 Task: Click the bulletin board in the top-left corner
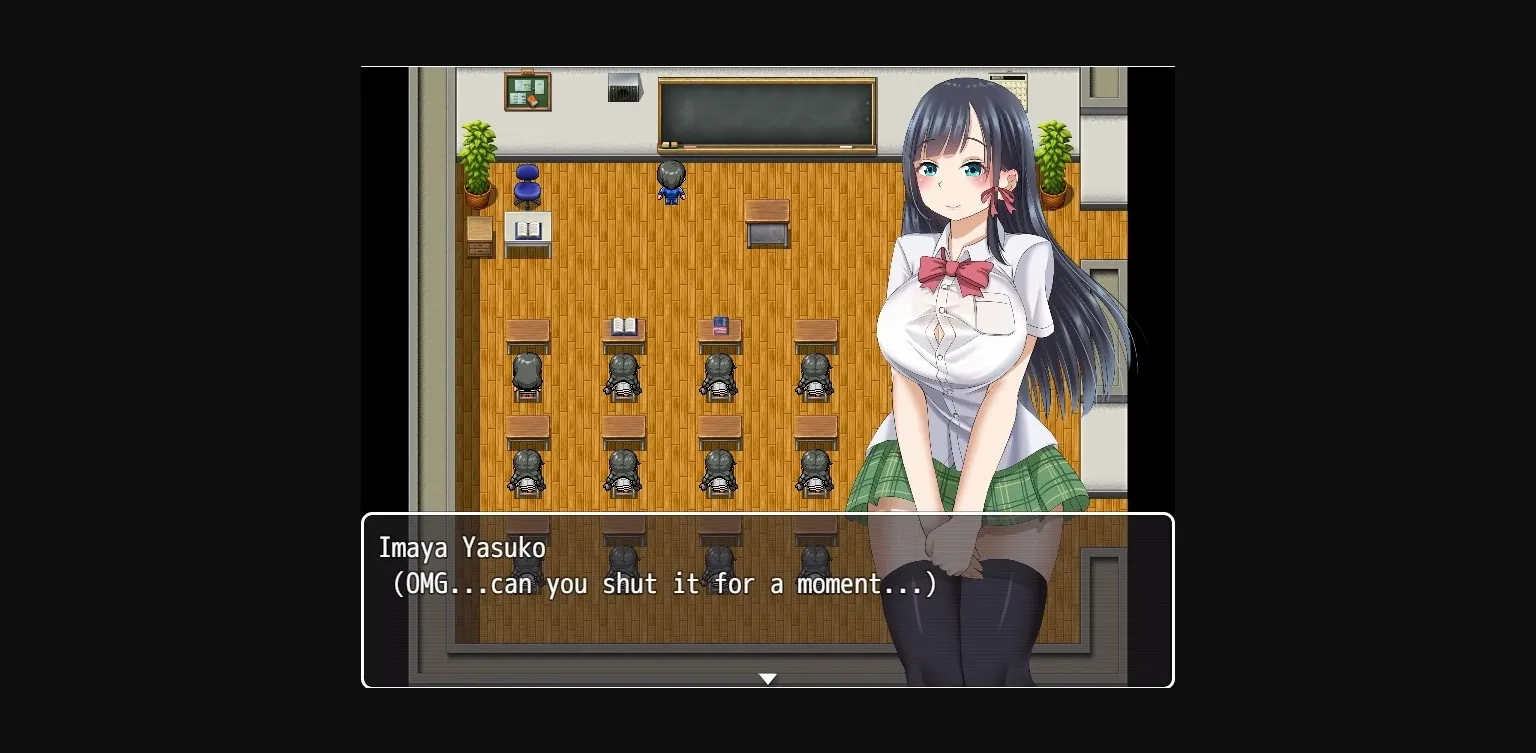pyautogui.click(x=528, y=90)
